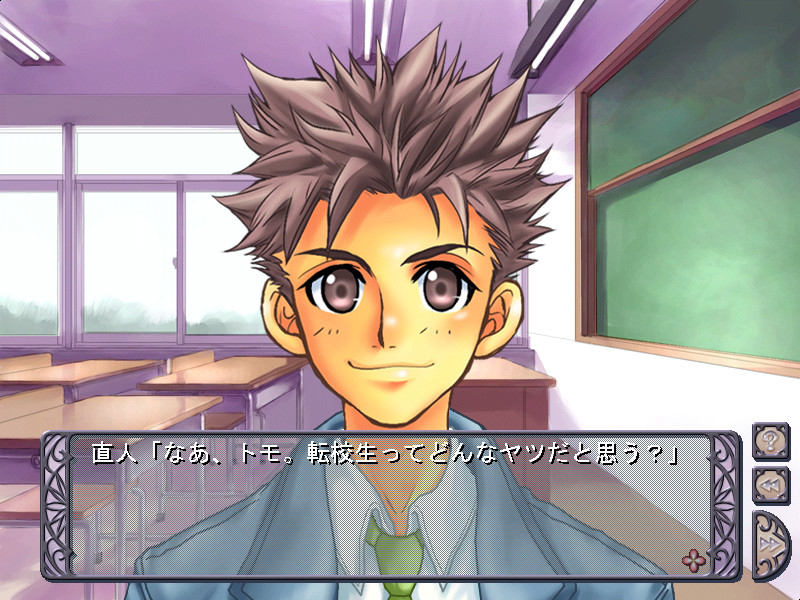Click the red flower continue indicator
This screenshot has width=800, height=600.
click(x=692, y=558)
